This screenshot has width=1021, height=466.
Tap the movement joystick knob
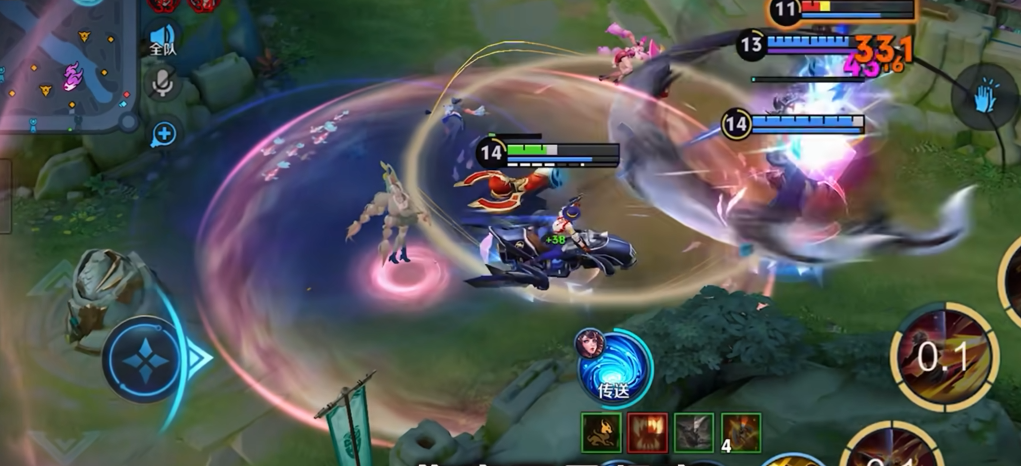tap(146, 358)
